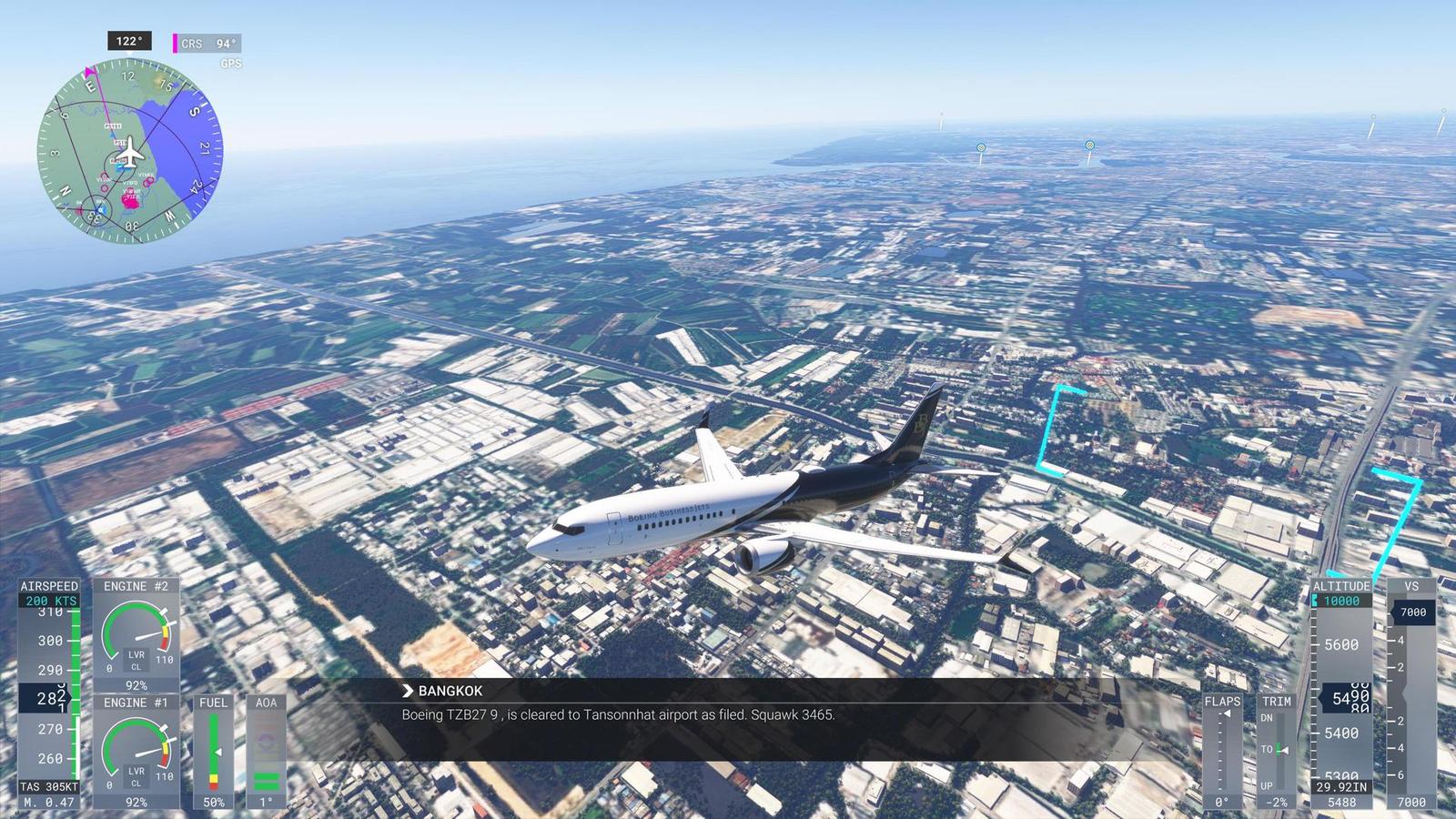Image resolution: width=1456 pixels, height=819 pixels.
Task: Click the ALTITUDE panel title
Action: tap(1343, 587)
